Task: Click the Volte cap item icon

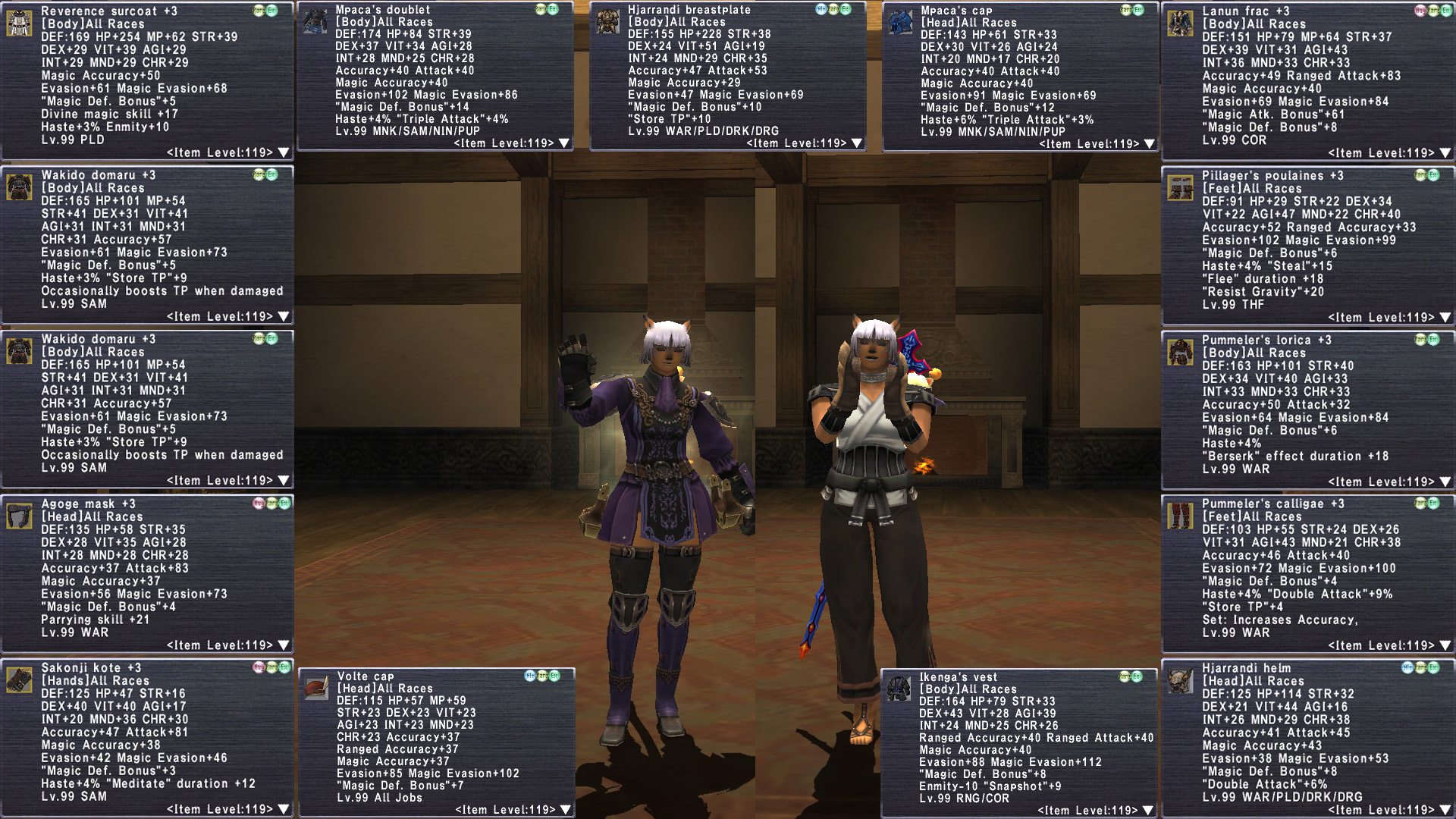Action: point(315,688)
